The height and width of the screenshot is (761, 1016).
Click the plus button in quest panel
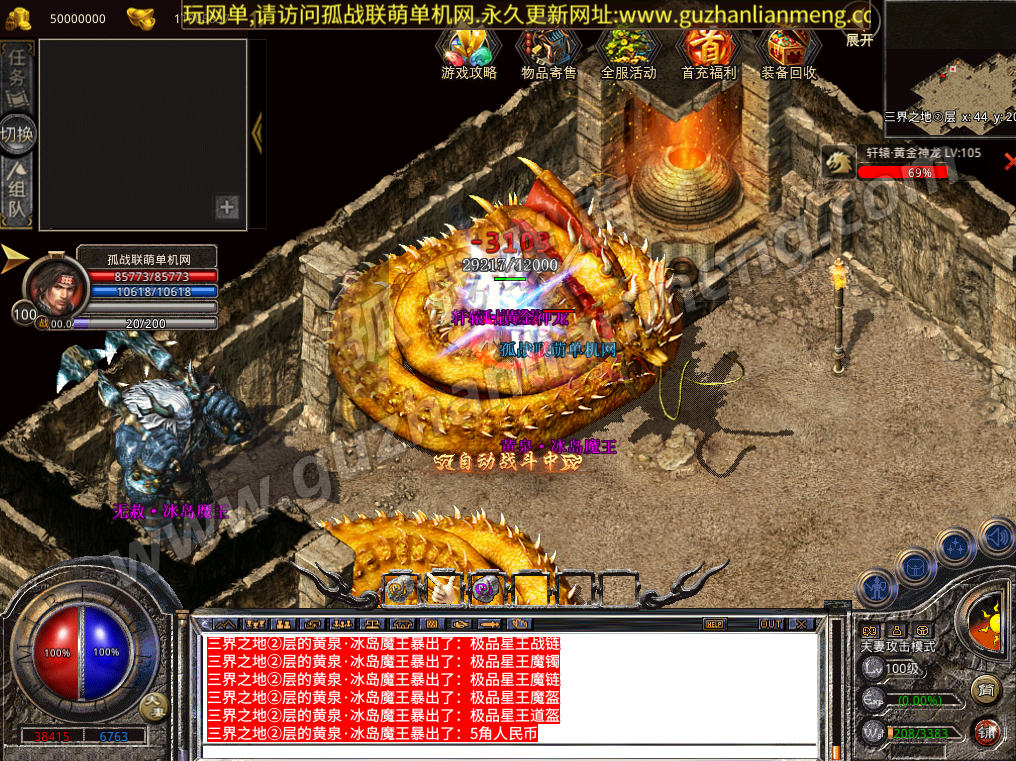click(x=228, y=208)
